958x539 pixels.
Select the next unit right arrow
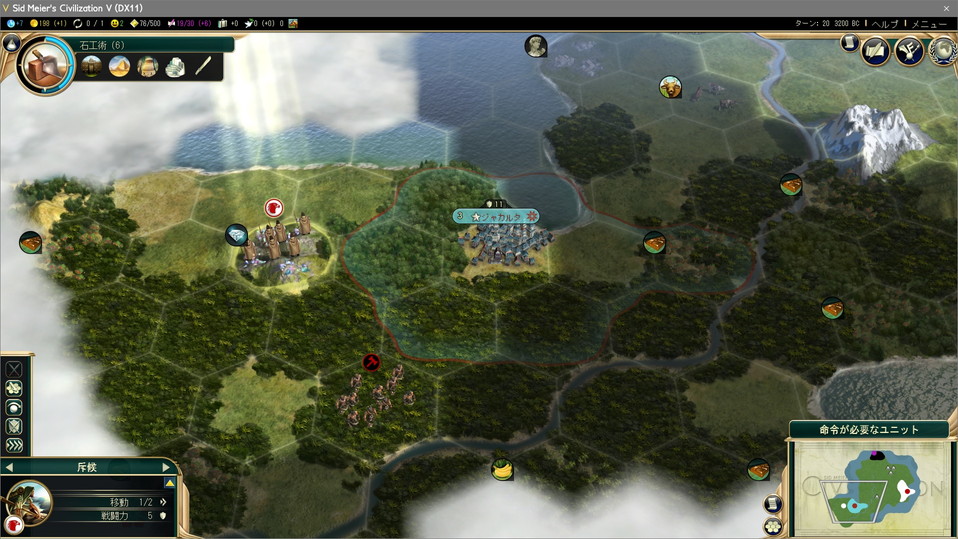tap(166, 467)
